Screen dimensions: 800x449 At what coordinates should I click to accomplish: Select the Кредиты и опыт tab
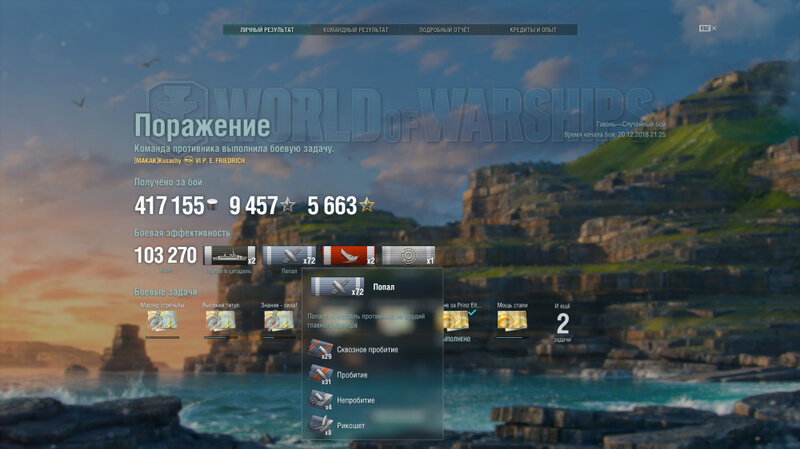point(533,30)
